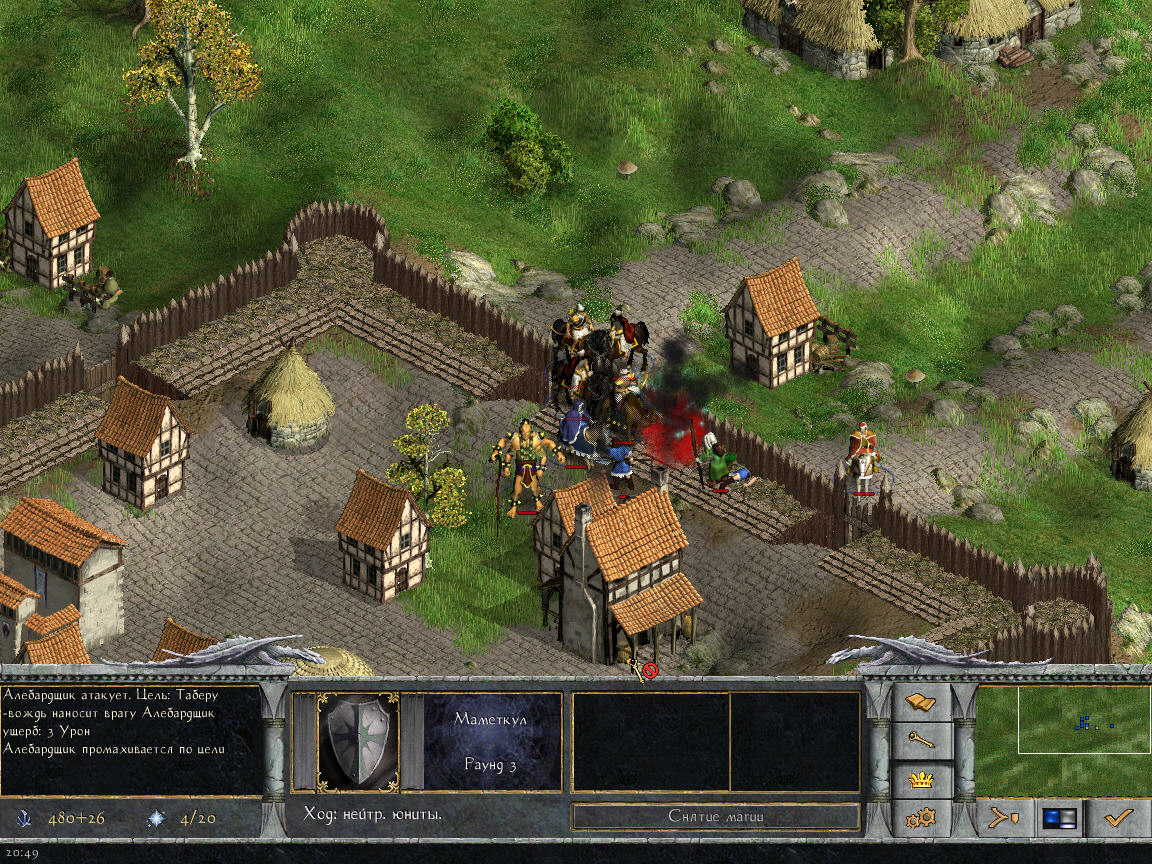Open the golden crown menu button

point(920,779)
